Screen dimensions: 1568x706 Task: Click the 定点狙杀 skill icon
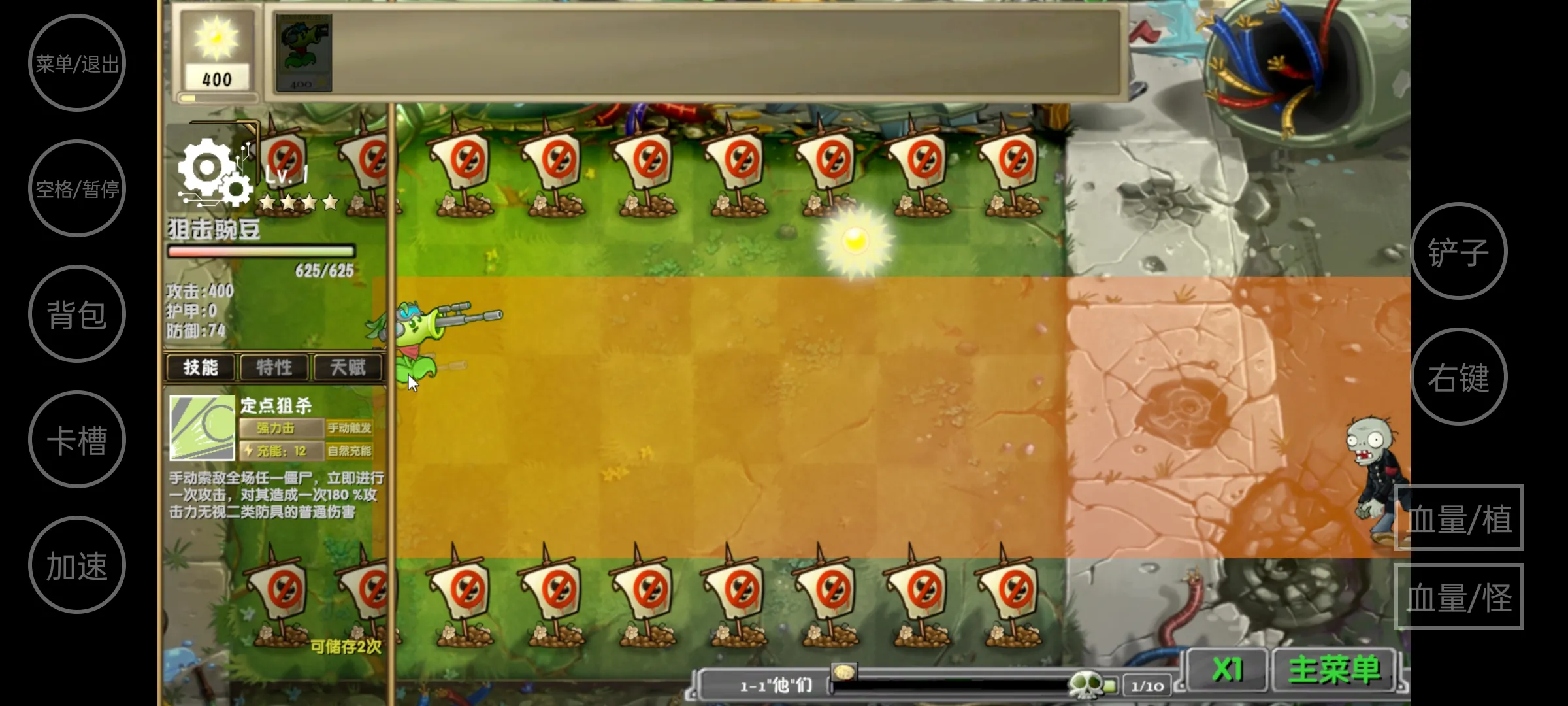click(x=202, y=428)
